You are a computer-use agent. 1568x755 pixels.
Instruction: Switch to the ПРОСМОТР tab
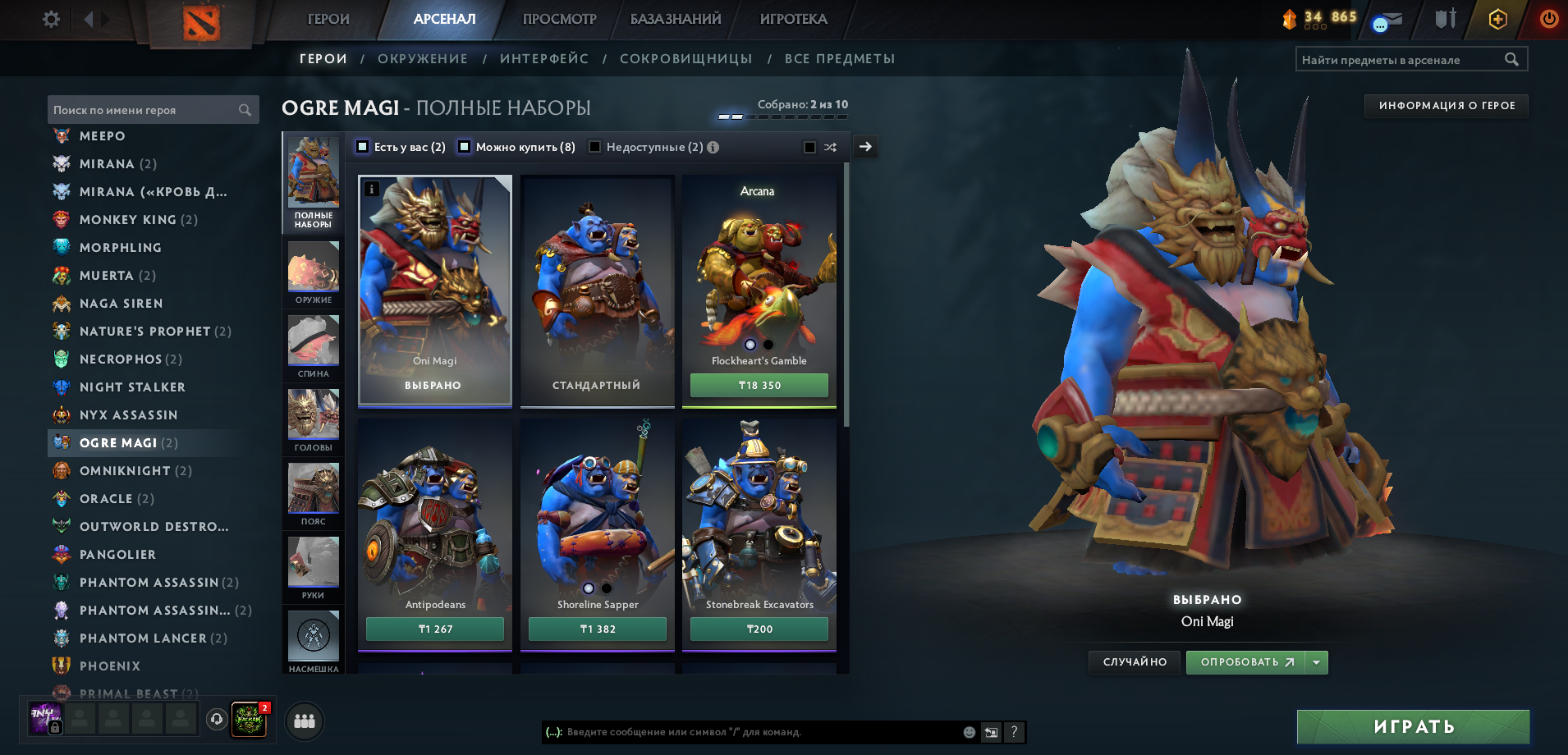[559, 18]
